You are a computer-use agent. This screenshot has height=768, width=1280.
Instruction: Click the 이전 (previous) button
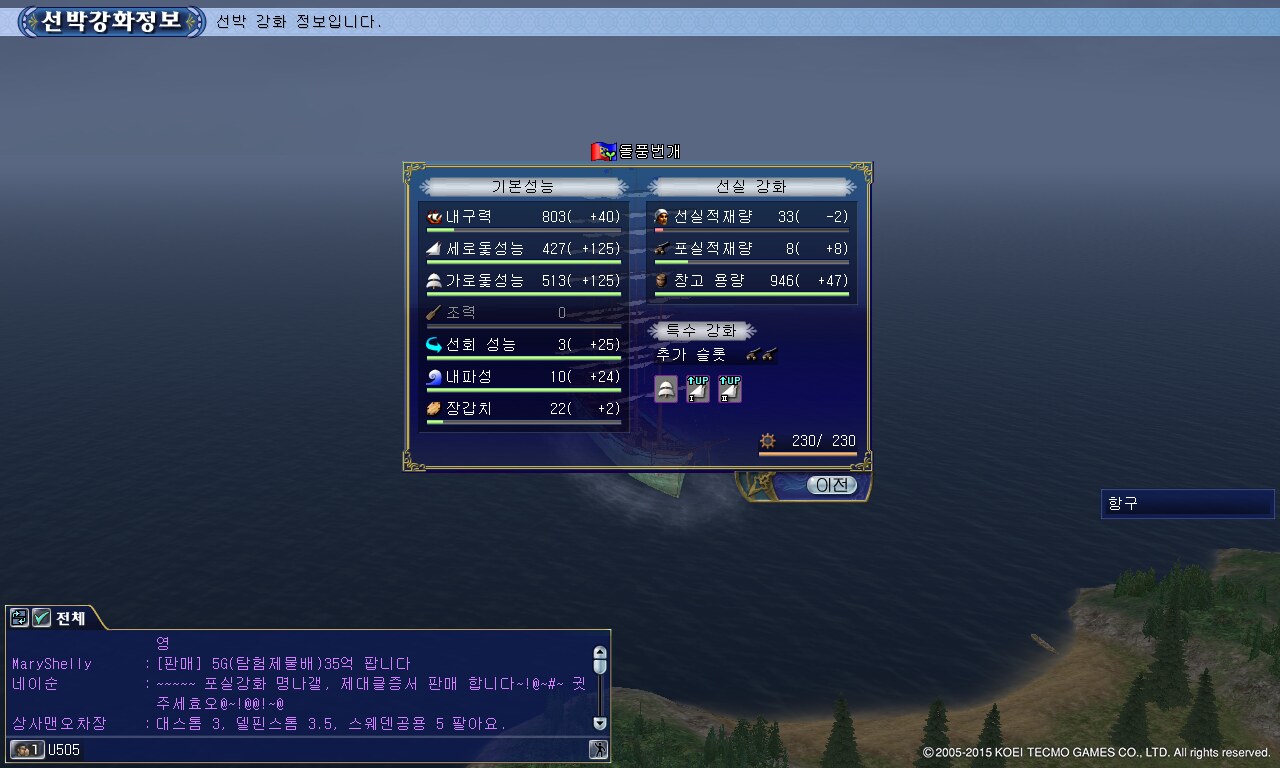[x=831, y=485]
